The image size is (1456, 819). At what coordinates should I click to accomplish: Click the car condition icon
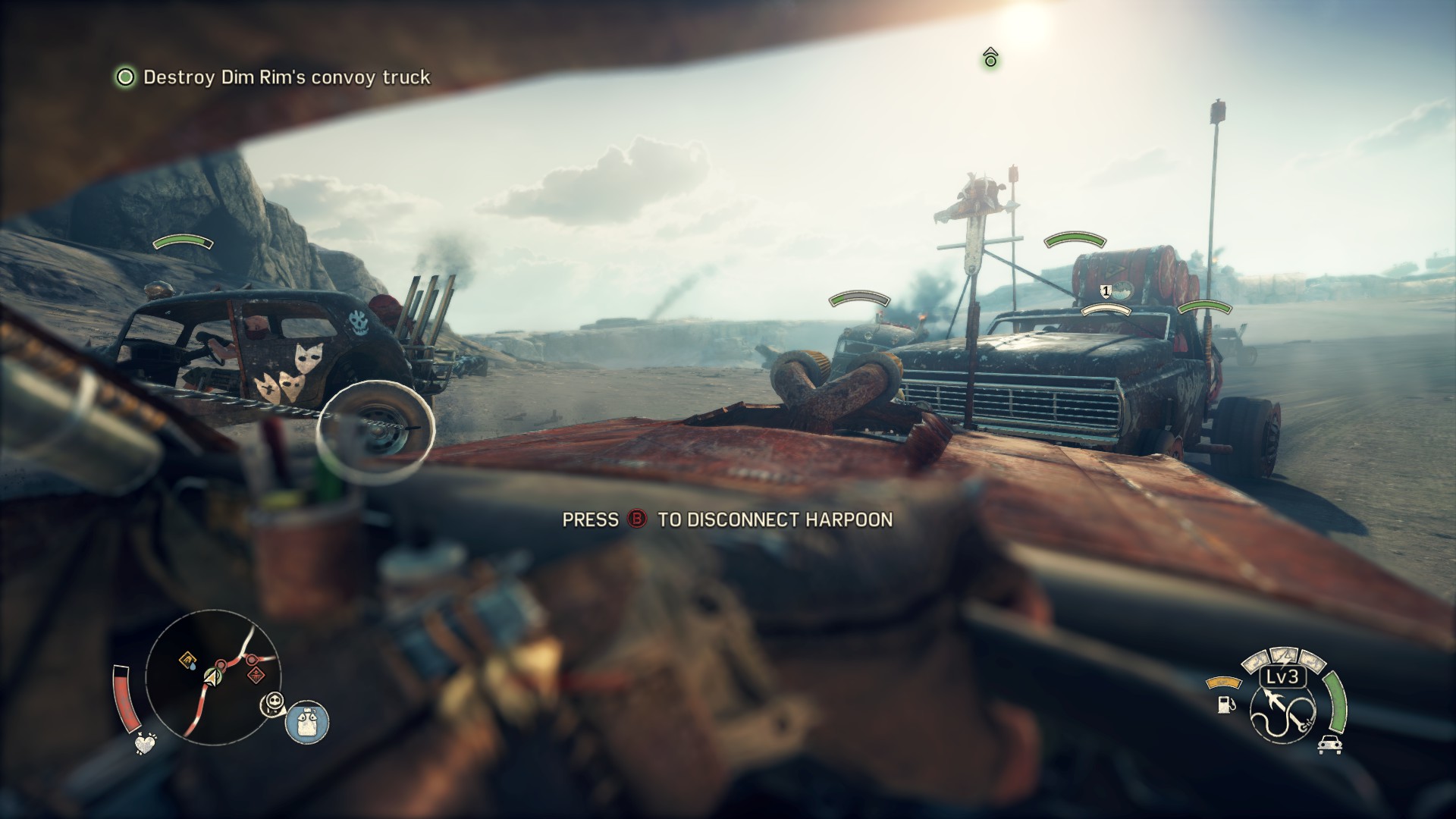1330,744
